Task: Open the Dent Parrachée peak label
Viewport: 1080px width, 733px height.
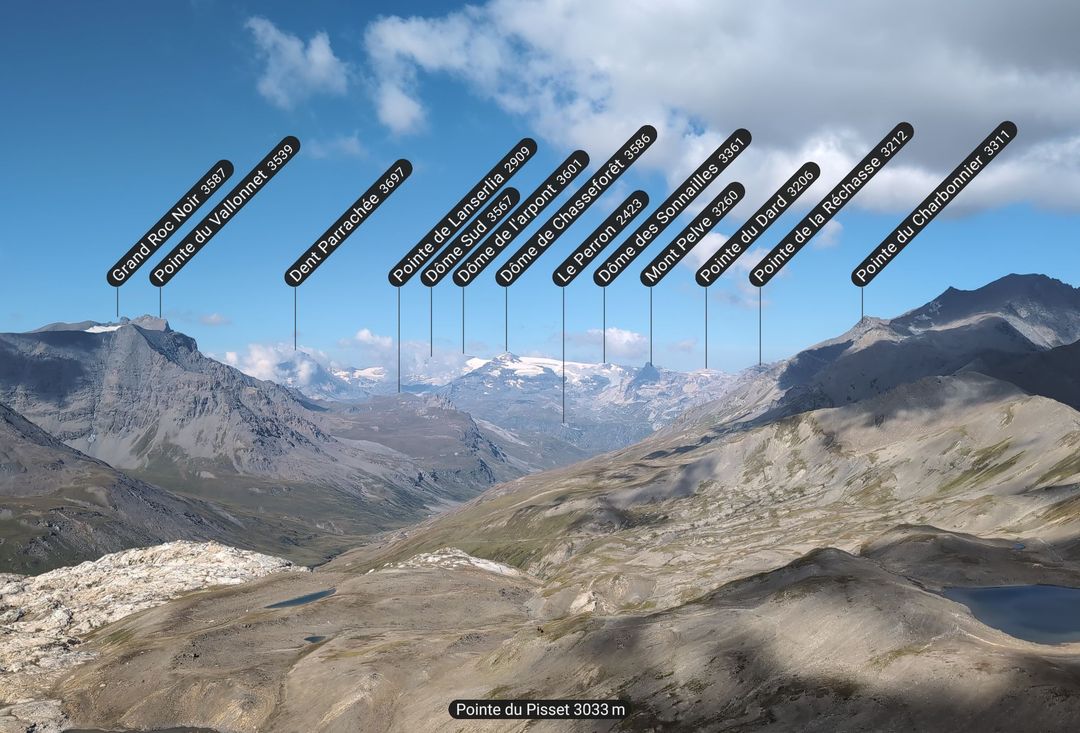Action: click(348, 223)
